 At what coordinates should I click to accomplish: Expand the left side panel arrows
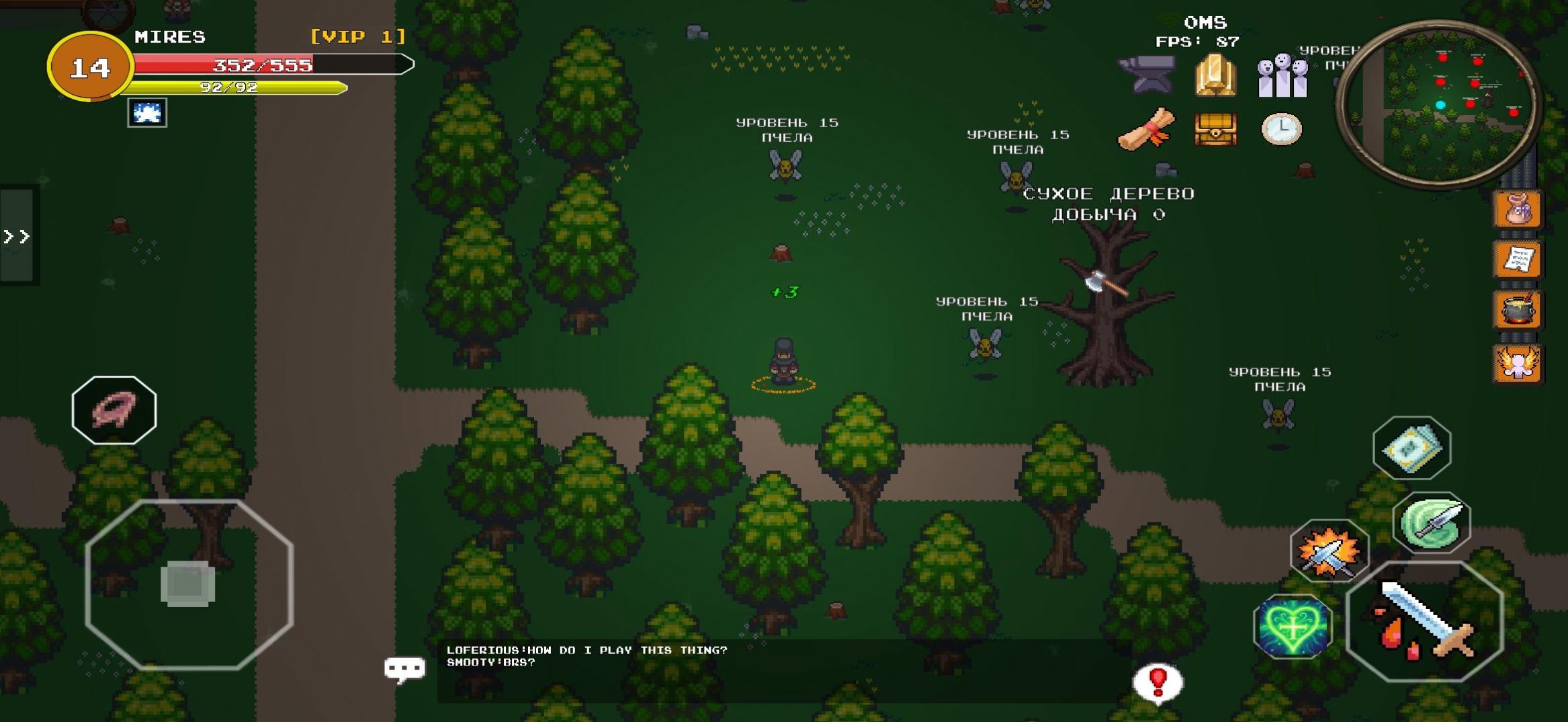17,236
